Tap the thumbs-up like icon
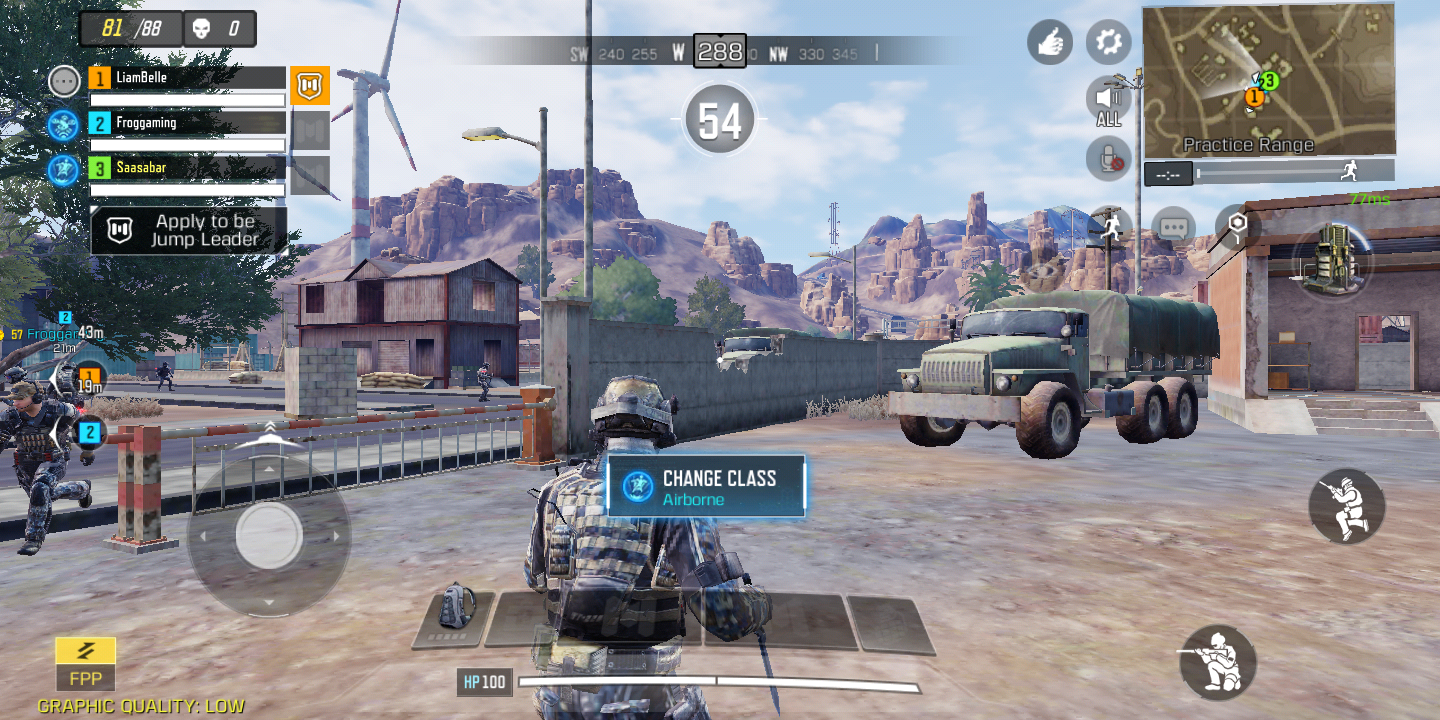The width and height of the screenshot is (1440, 720). pyautogui.click(x=1049, y=42)
